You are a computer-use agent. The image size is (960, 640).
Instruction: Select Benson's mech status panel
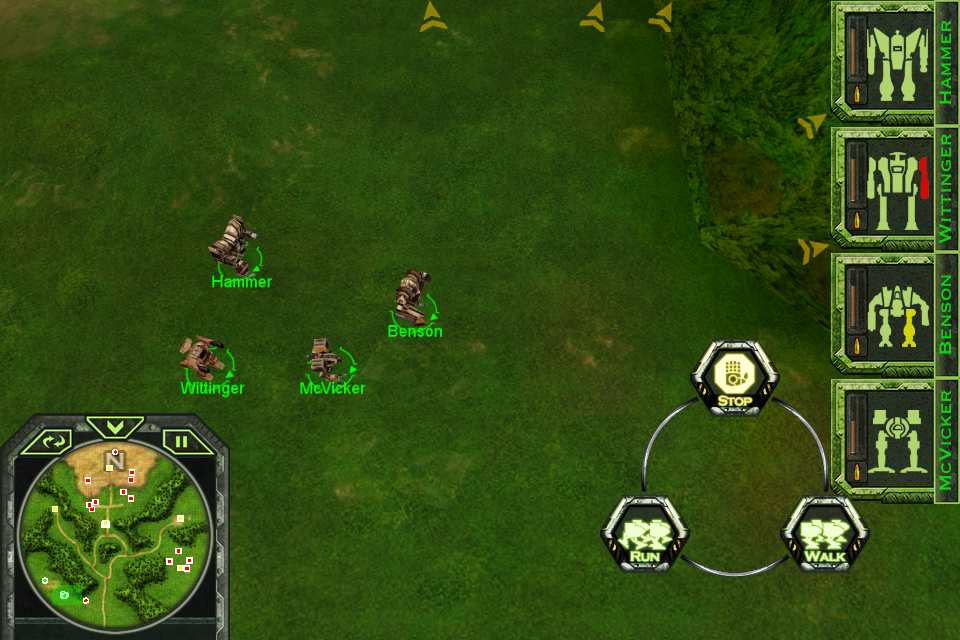tap(884, 312)
